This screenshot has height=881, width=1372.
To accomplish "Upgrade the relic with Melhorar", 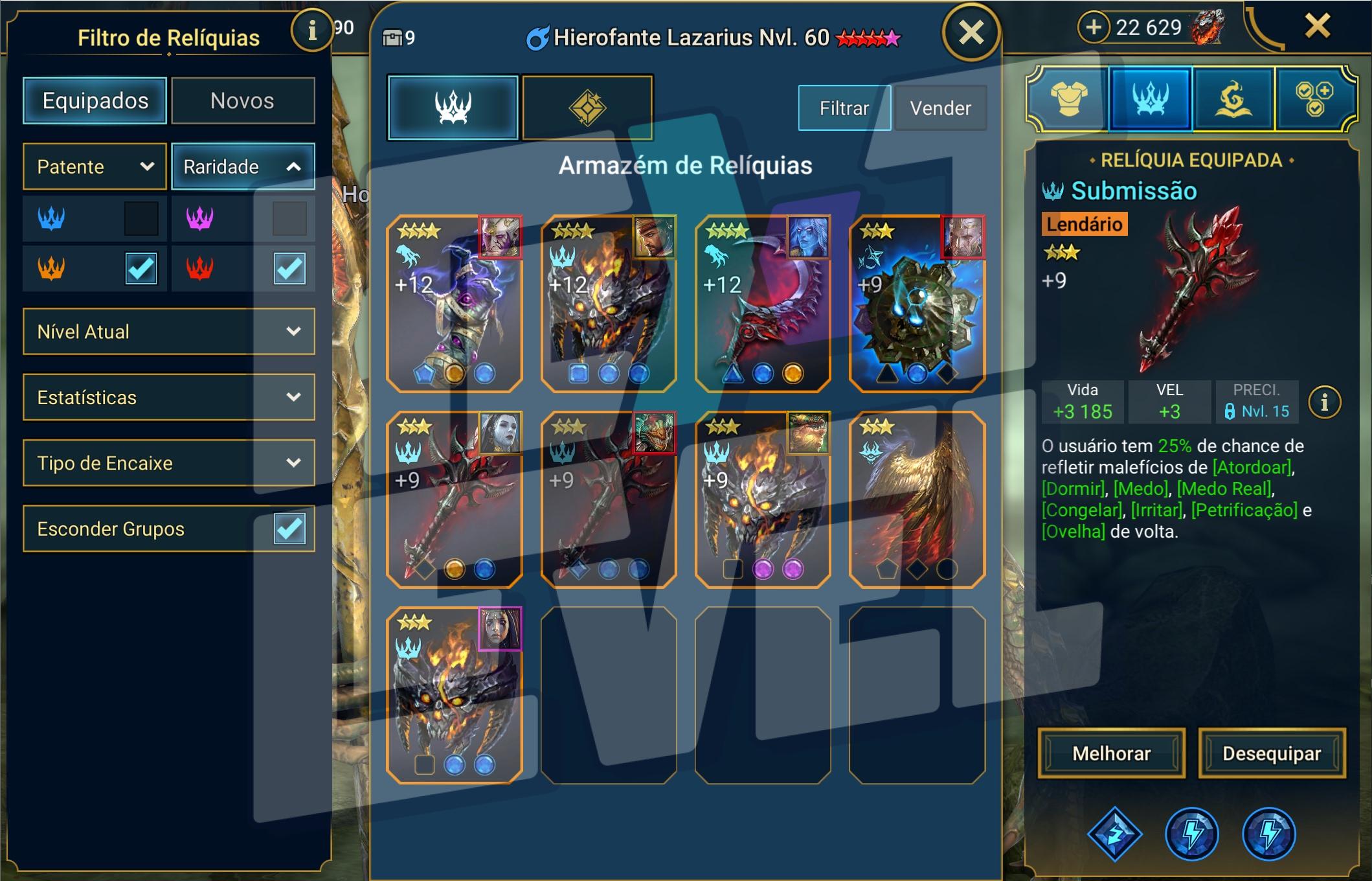I will coord(1111,753).
